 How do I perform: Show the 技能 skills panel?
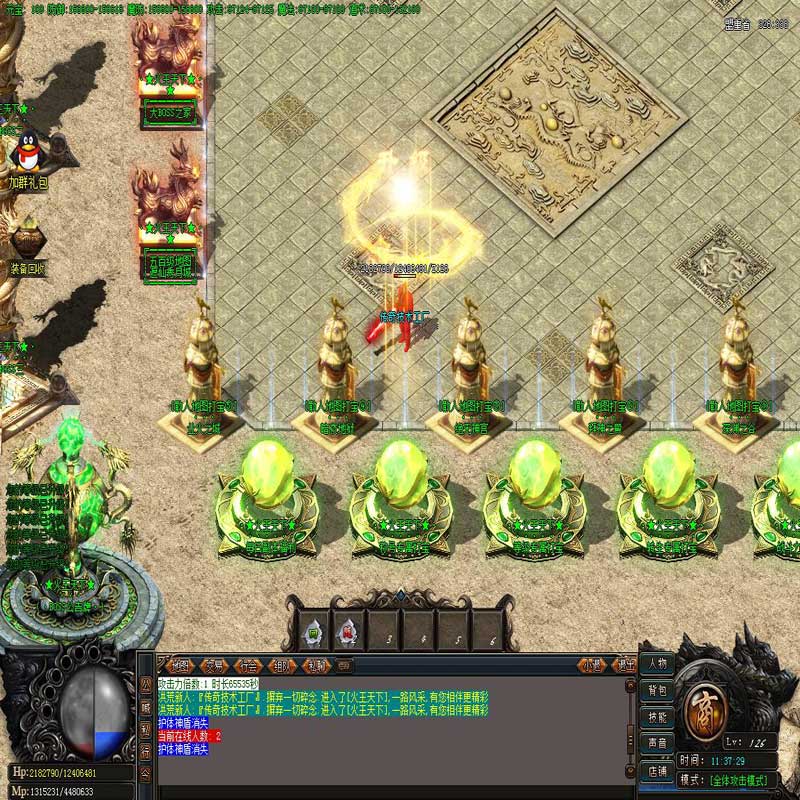(657, 717)
